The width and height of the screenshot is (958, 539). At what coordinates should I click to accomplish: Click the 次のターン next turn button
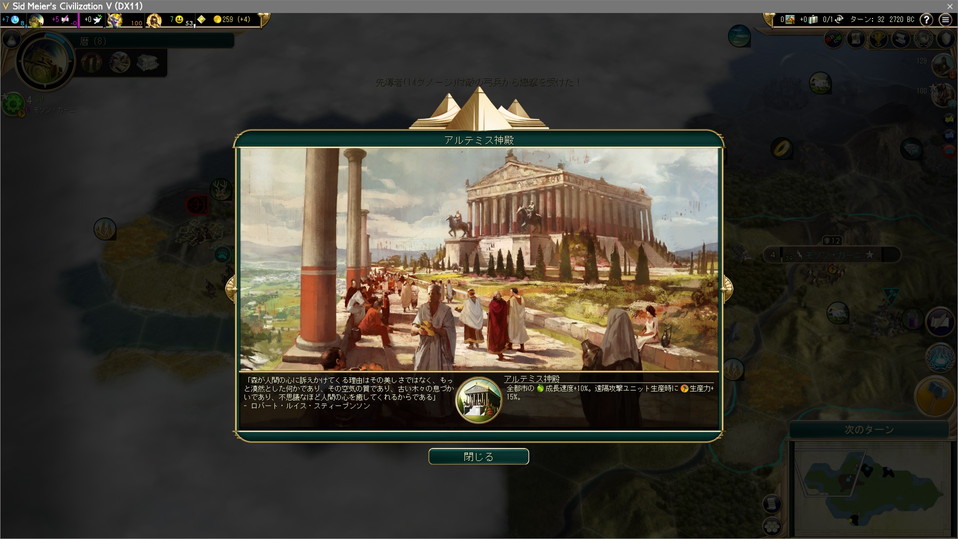click(x=869, y=429)
